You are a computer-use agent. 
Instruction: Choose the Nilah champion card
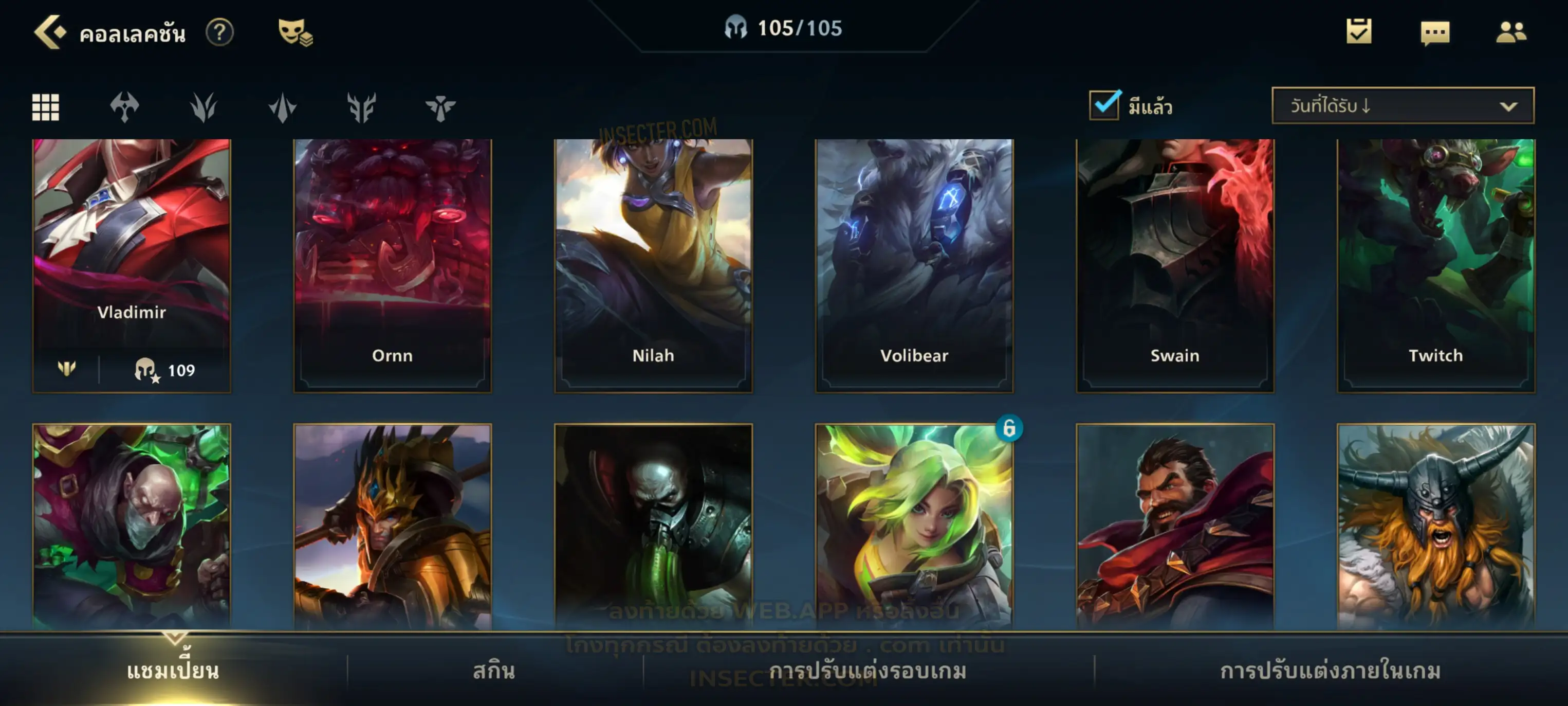[653, 265]
